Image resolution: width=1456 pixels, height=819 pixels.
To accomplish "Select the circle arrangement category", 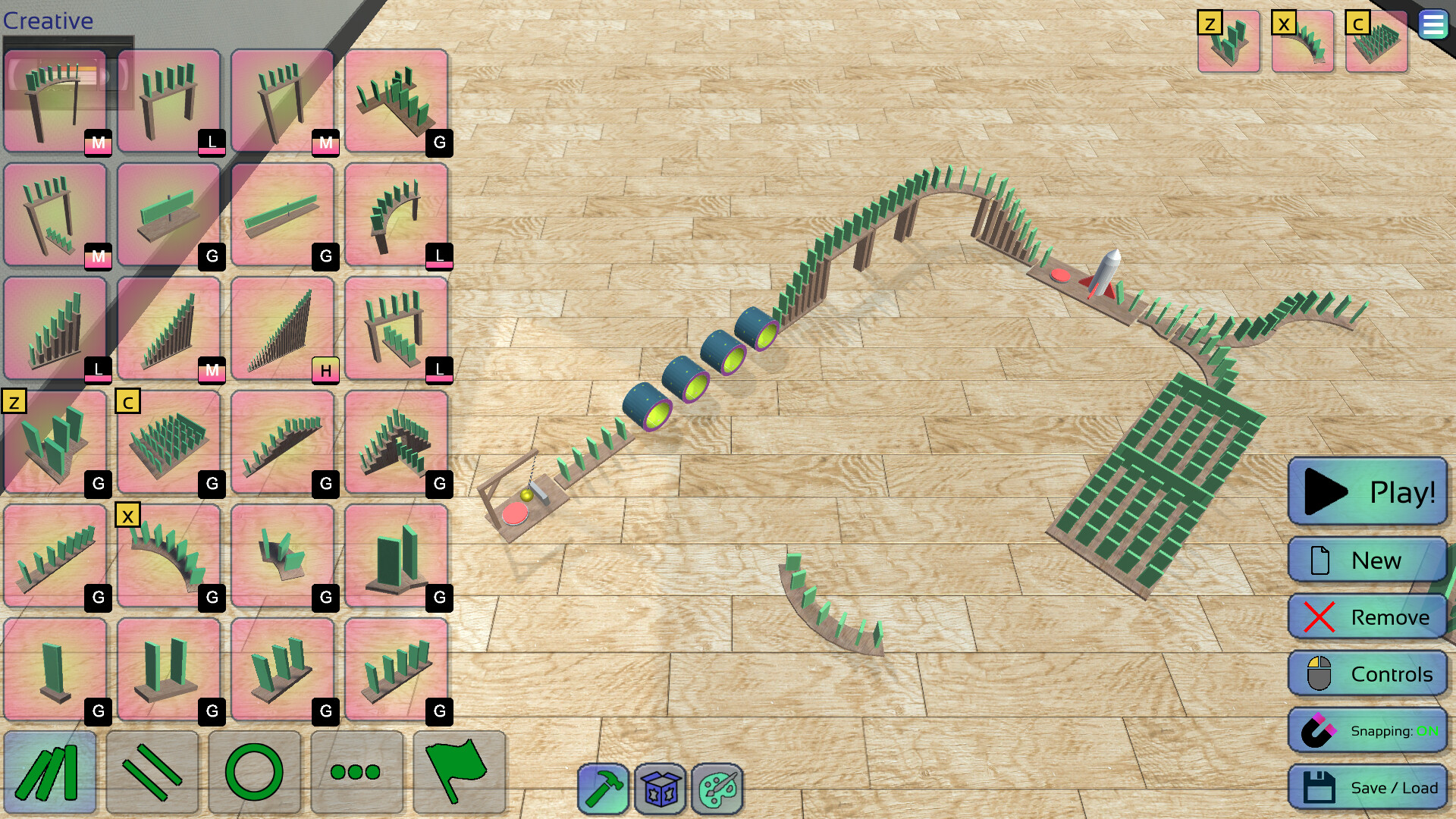I will coord(255,772).
